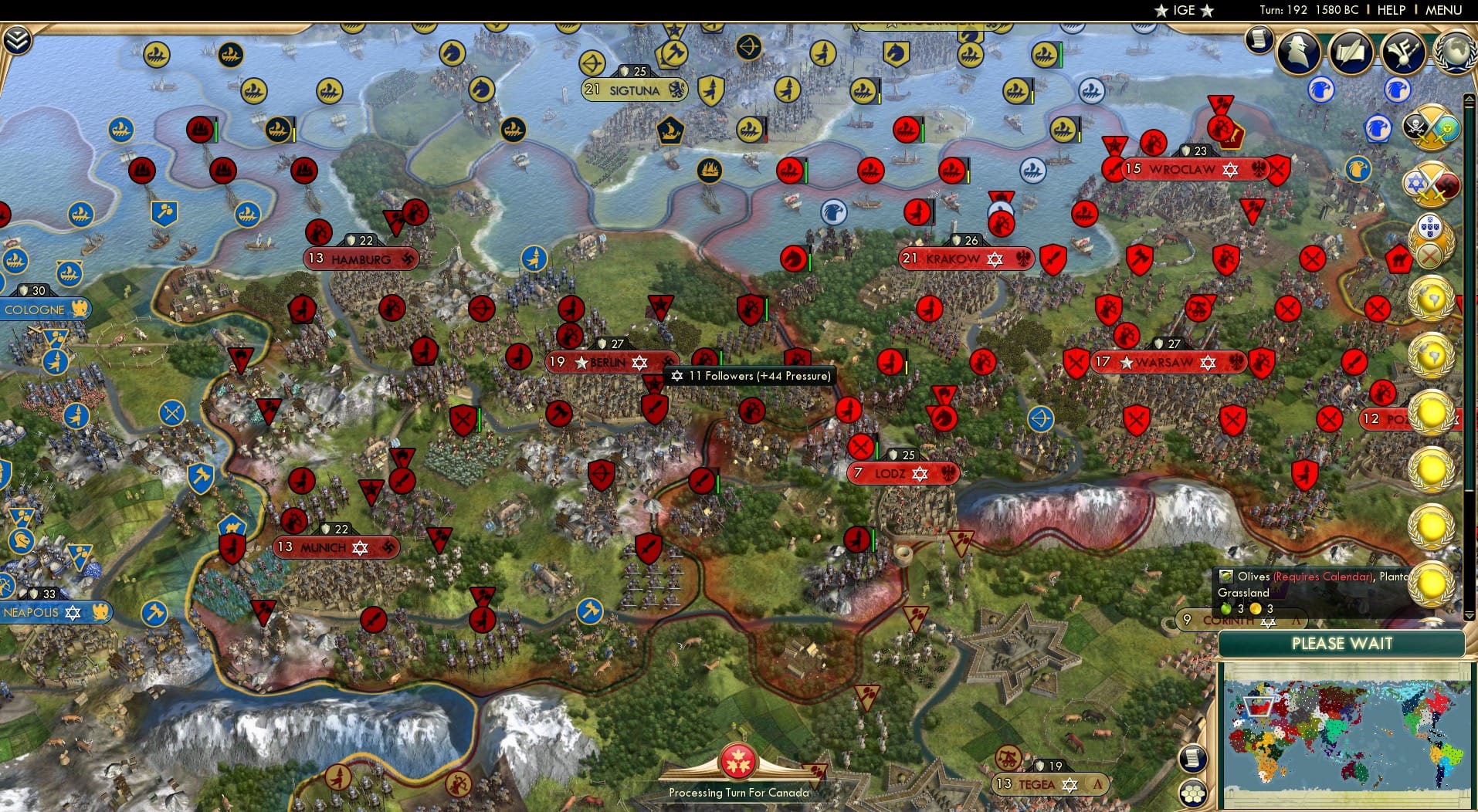Click the swords notification with swastika emblem

[x=1434, y=184]
